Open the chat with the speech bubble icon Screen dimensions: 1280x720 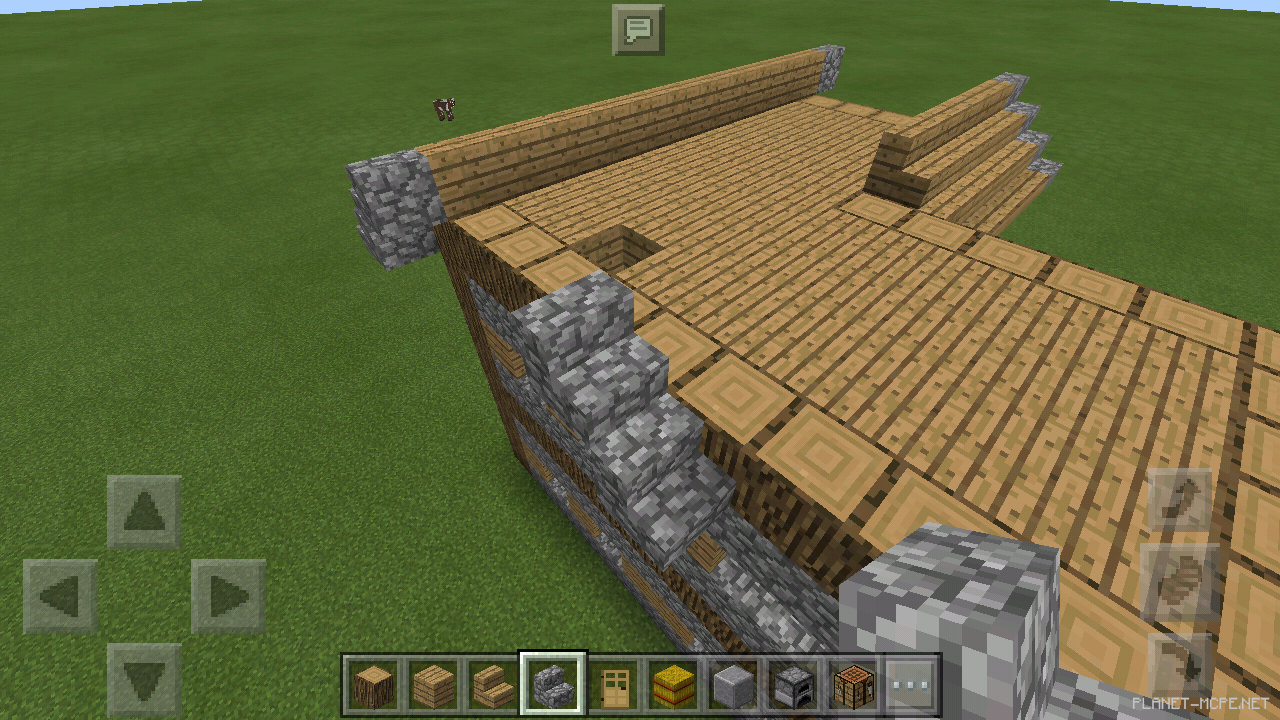640,29
